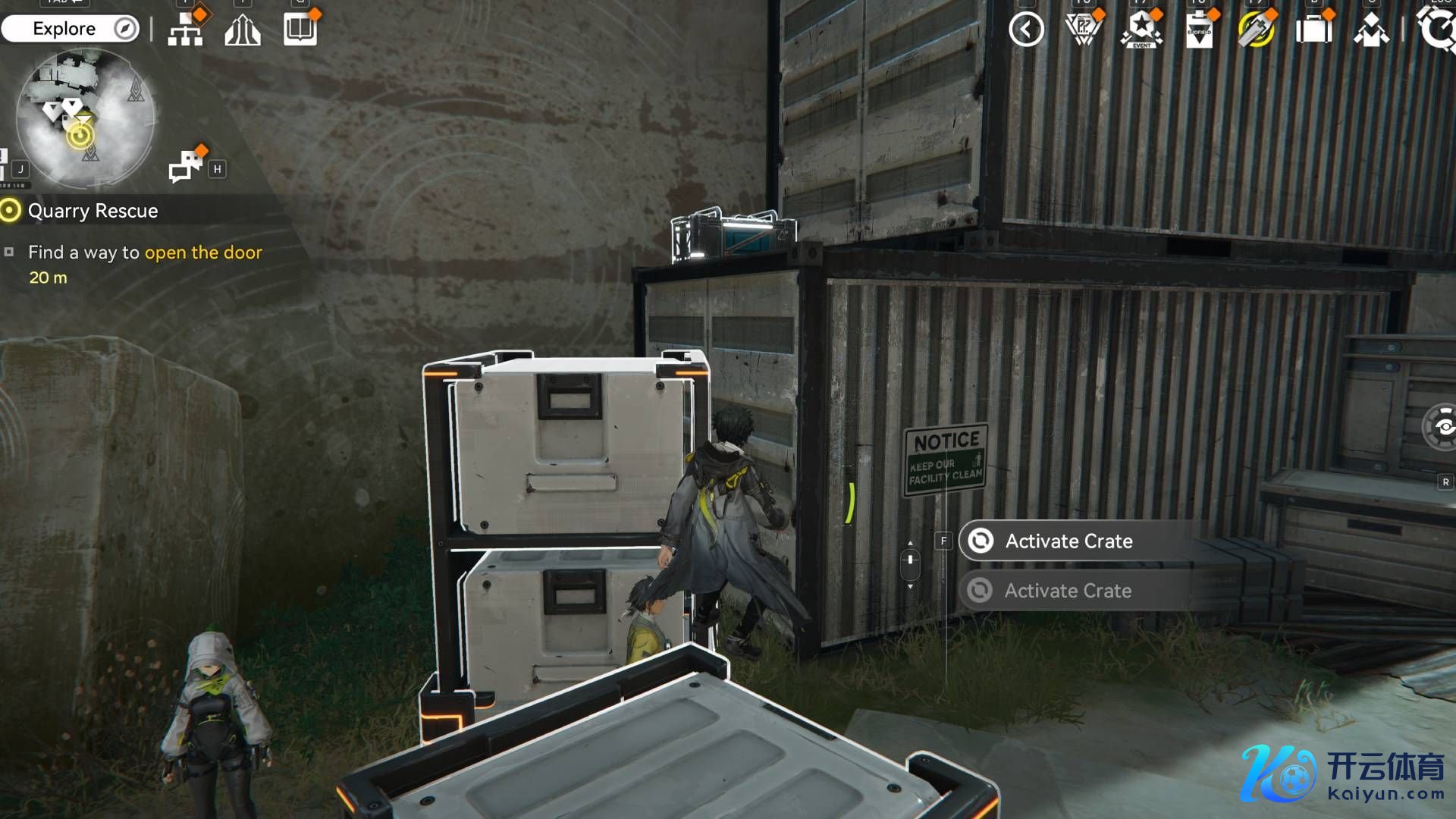
Task: Open the book journal icon
Action: pyautogui.click(x=300, y=30)
